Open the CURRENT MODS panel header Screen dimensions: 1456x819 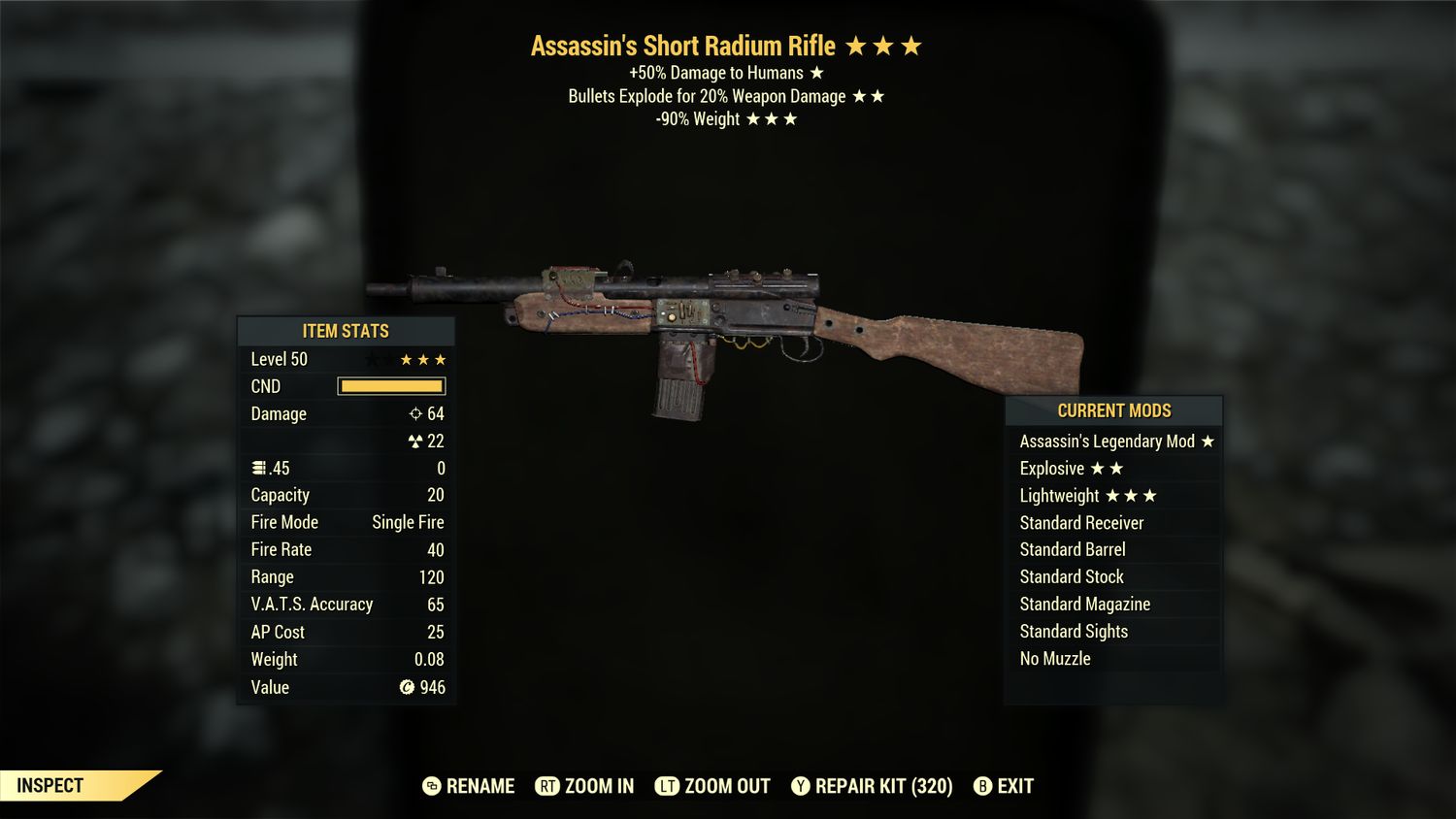coord(1113,410)
